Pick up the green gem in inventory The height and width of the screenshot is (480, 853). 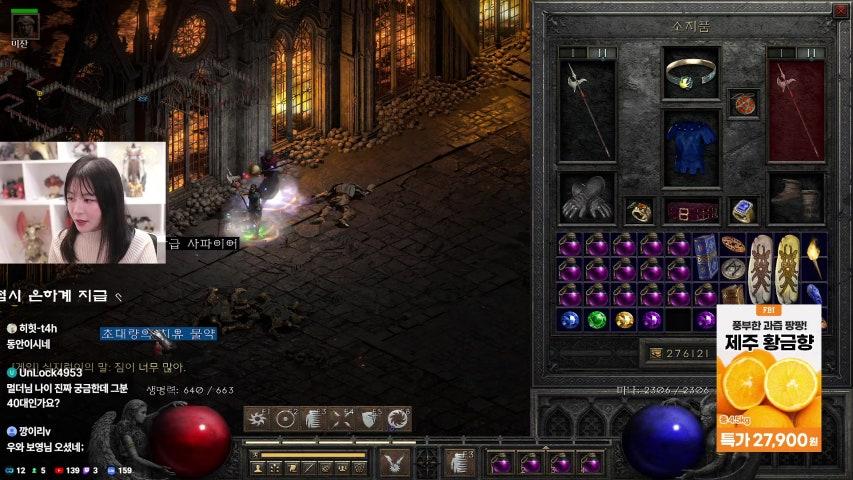pos(597,320)
